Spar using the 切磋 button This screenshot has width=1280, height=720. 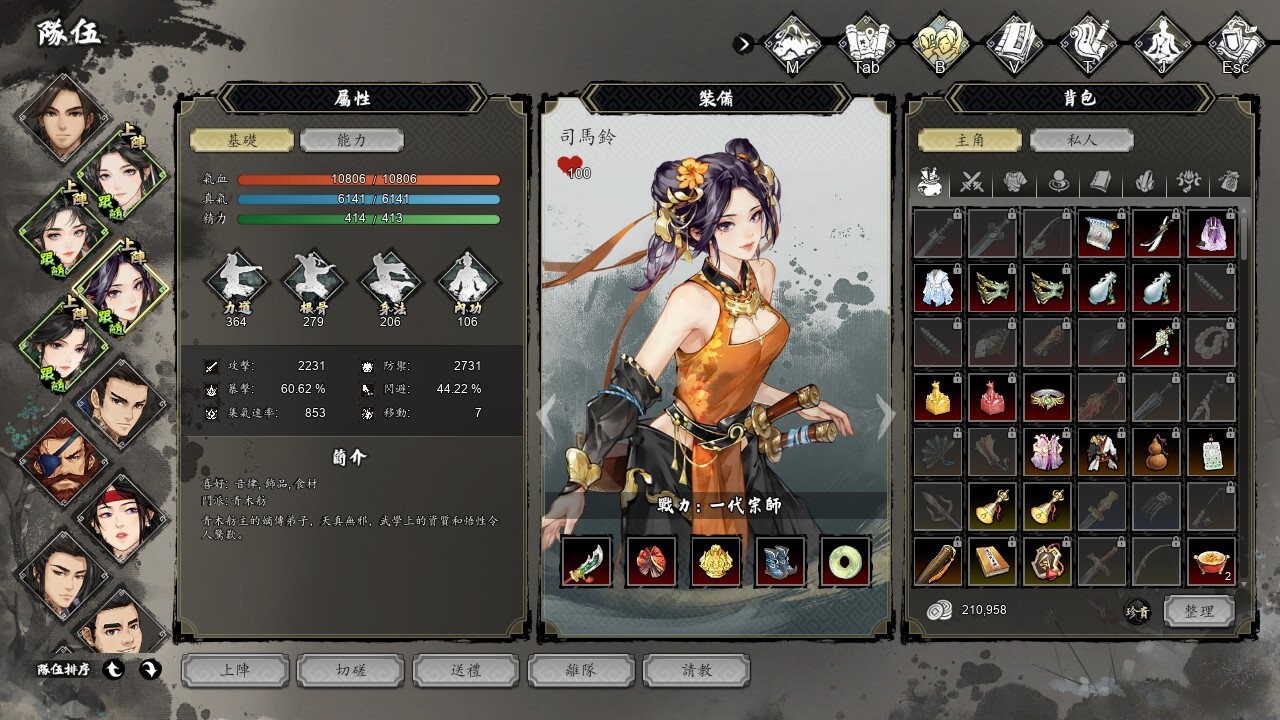click(351, 670)
